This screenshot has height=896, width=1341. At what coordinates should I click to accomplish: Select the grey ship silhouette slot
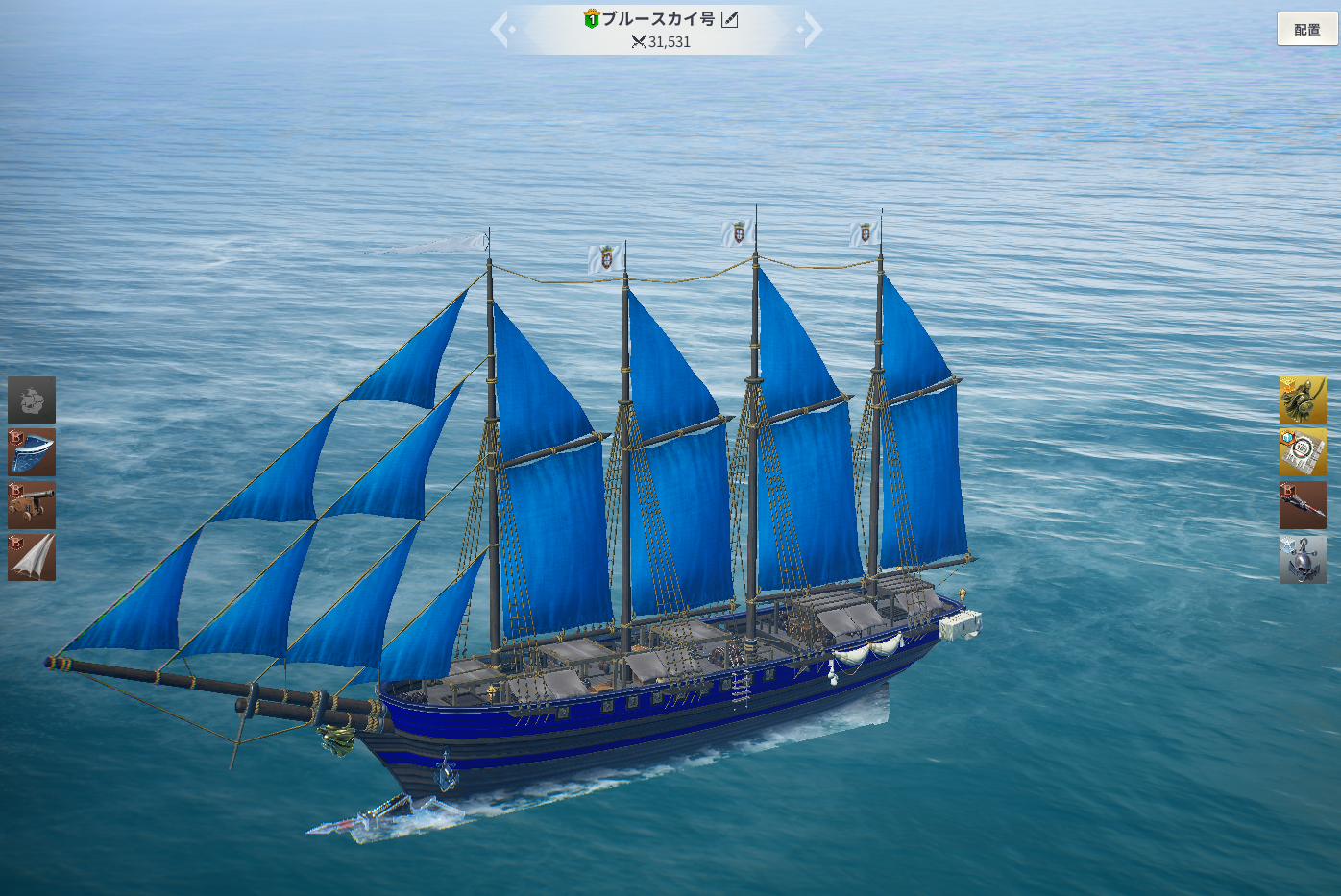32,400
